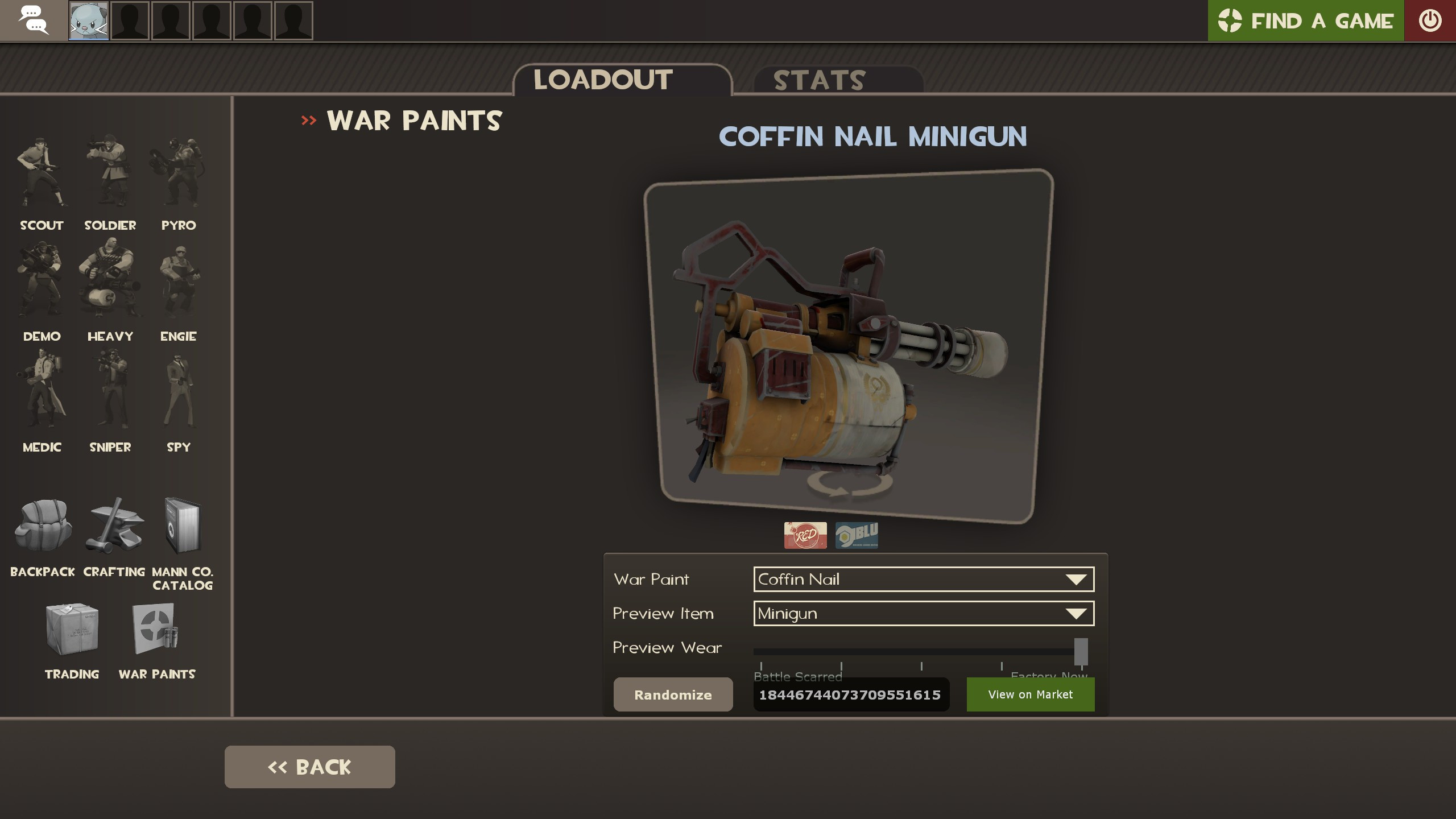Viewport: 1456px width, 819px height.
Task: Open the Backpack
Action: [x=42, y=526]
